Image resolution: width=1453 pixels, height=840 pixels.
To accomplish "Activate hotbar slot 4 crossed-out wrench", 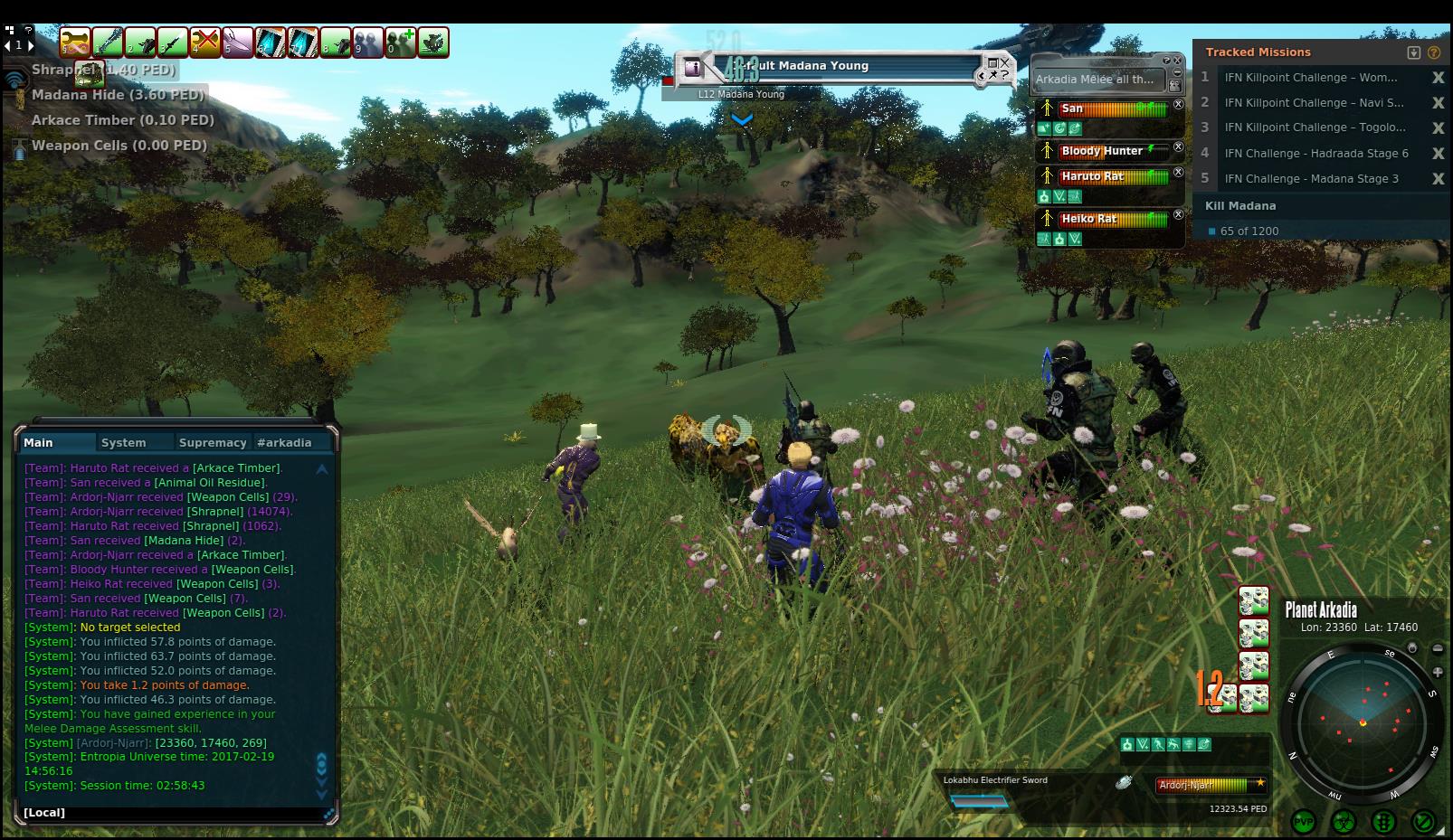I will (205, 42).
